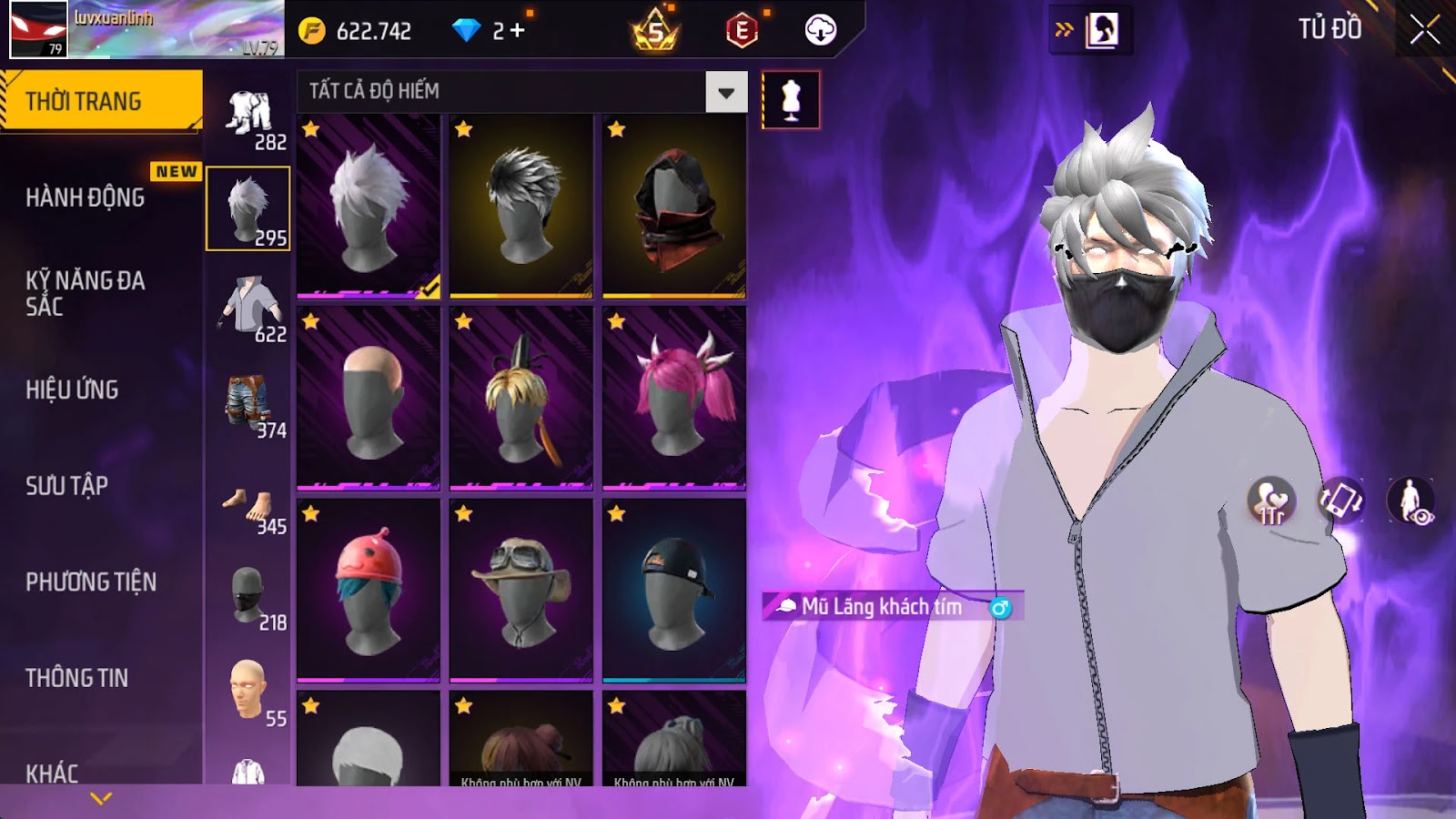Viewport: 1456px width, 819px height.
Task: Close the wardrobe screen
Action: tap(1424, 30)
